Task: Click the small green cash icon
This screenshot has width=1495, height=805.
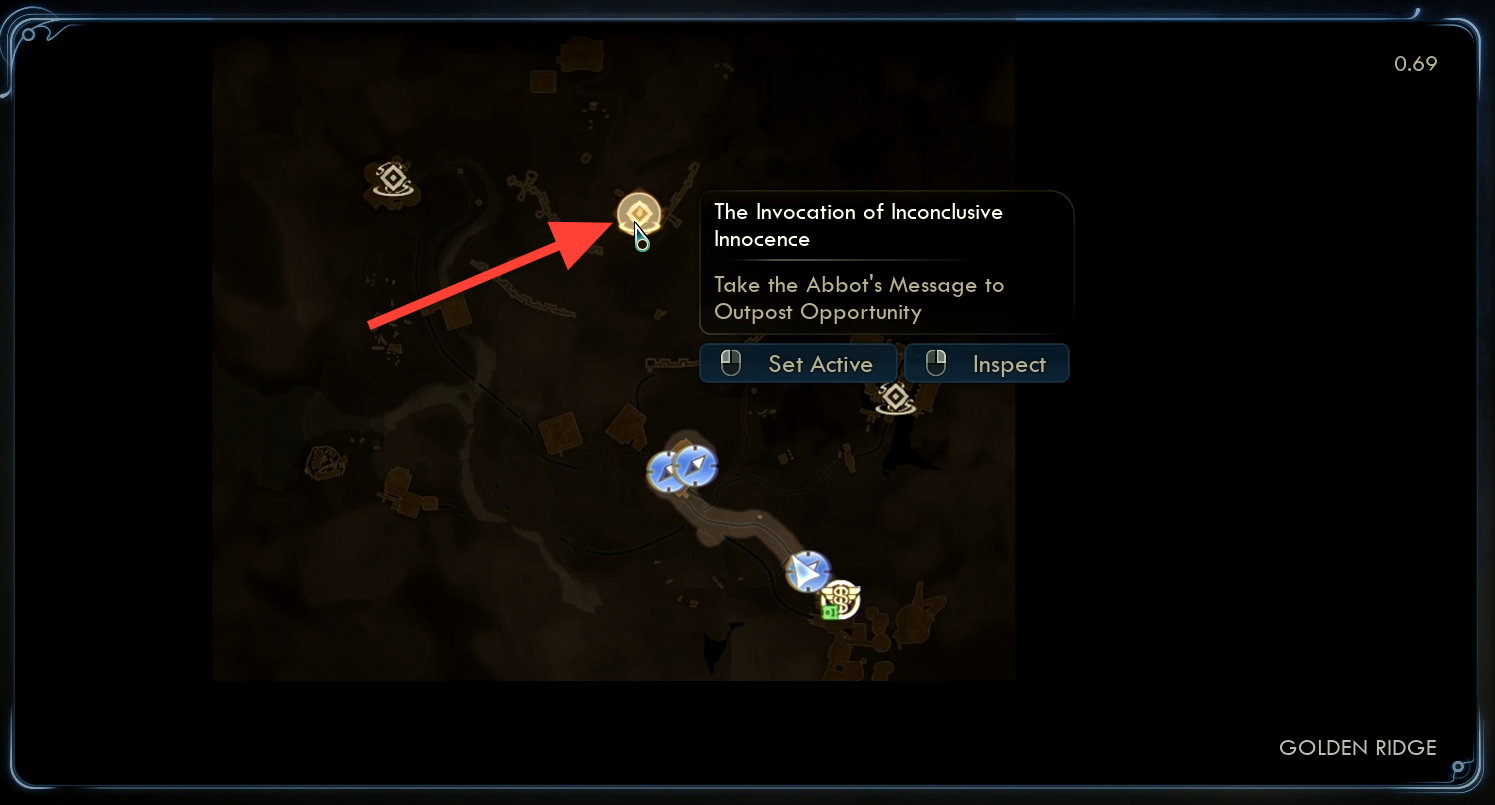Action: [830, 611]
